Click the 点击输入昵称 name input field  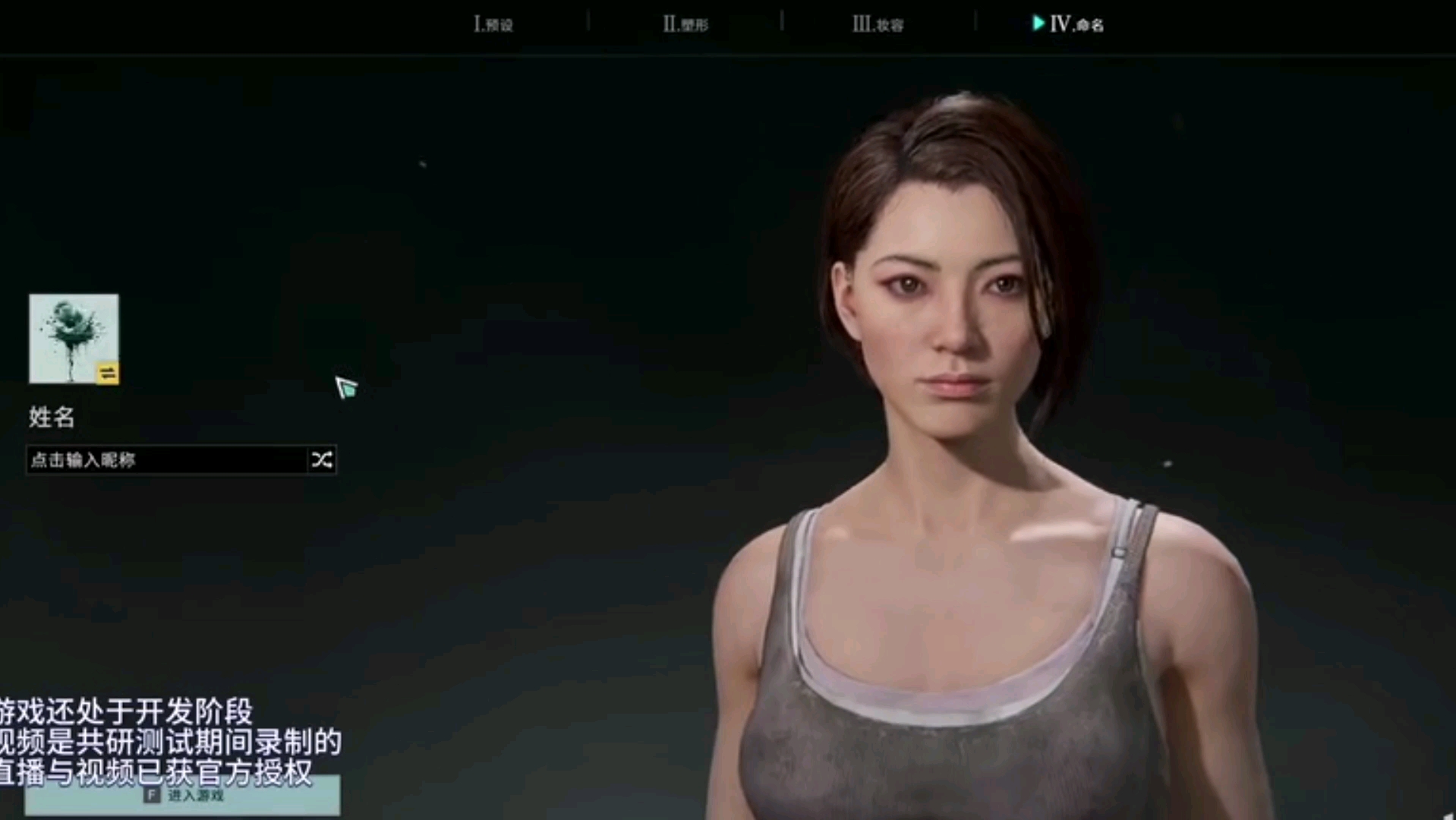tap(167, 460)
